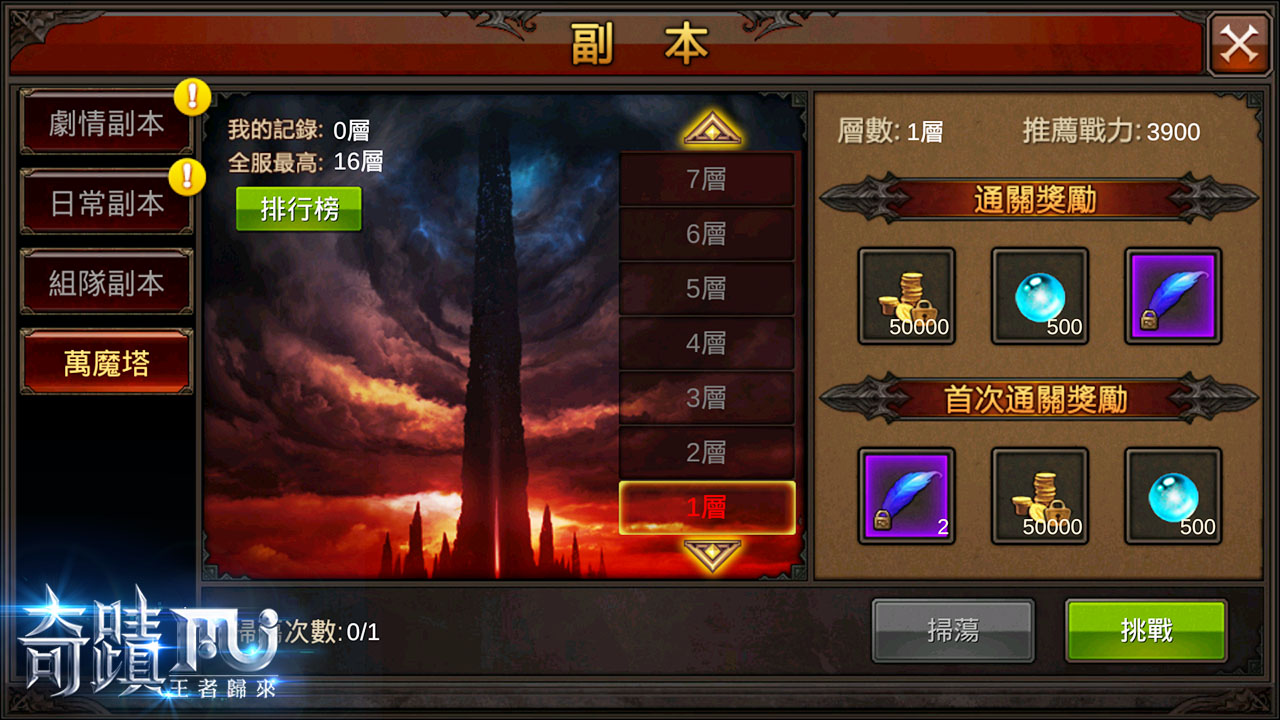This screenshot has width=1280, height=720.
Task: Select the blue orb 500 clearance reward
Action: coord(1039,296)
